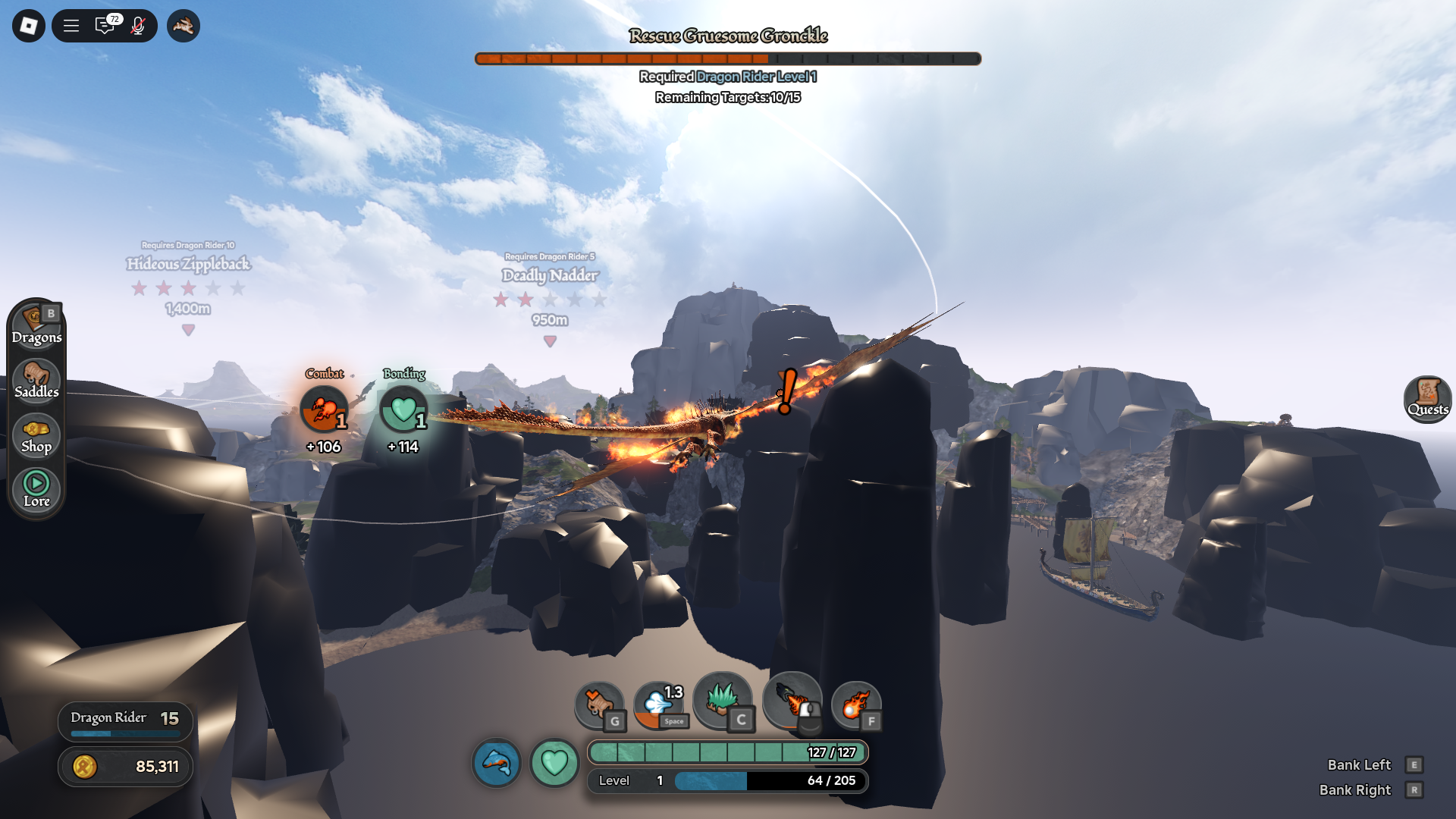The height and width of the screenshot is (819, 1456).
Task: Open the Shop
Action: (36, 435)
